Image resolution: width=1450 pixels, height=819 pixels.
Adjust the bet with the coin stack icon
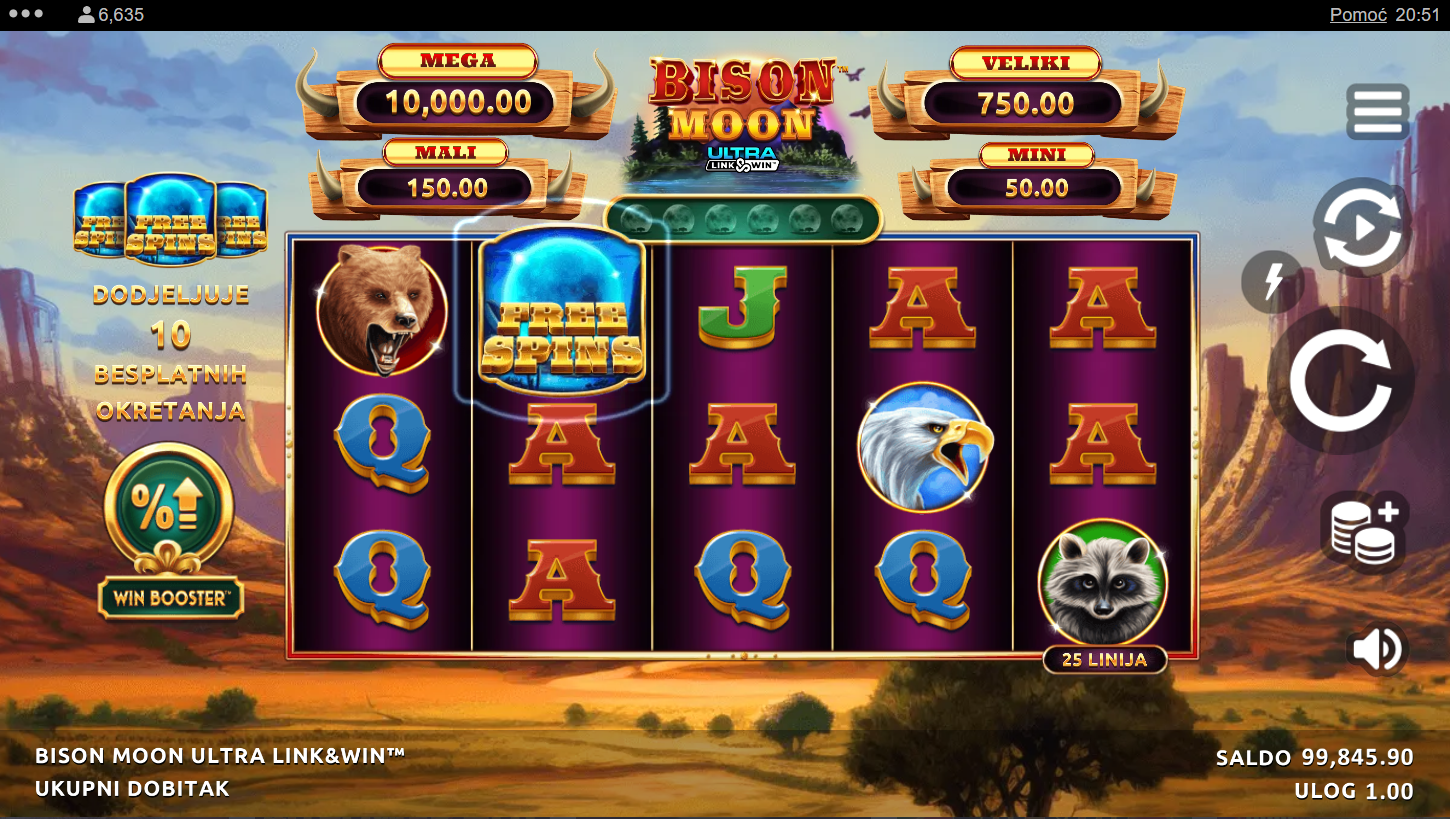(x=1364, y=531)
